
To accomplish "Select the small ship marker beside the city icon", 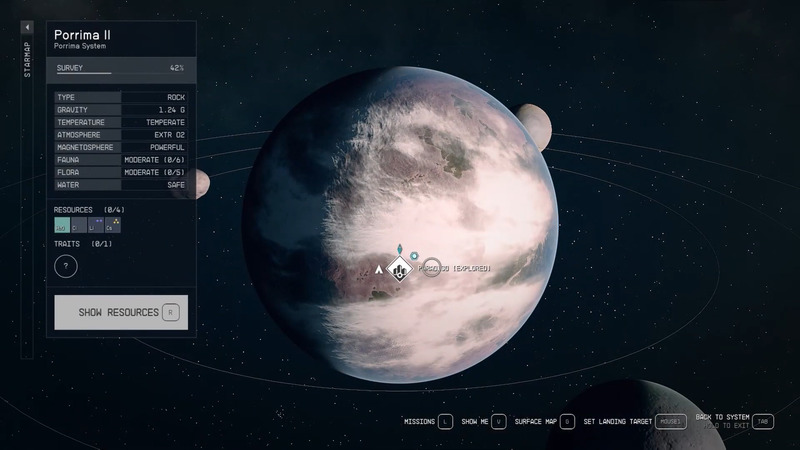I will pyautogui.click(x=379, y=270).
